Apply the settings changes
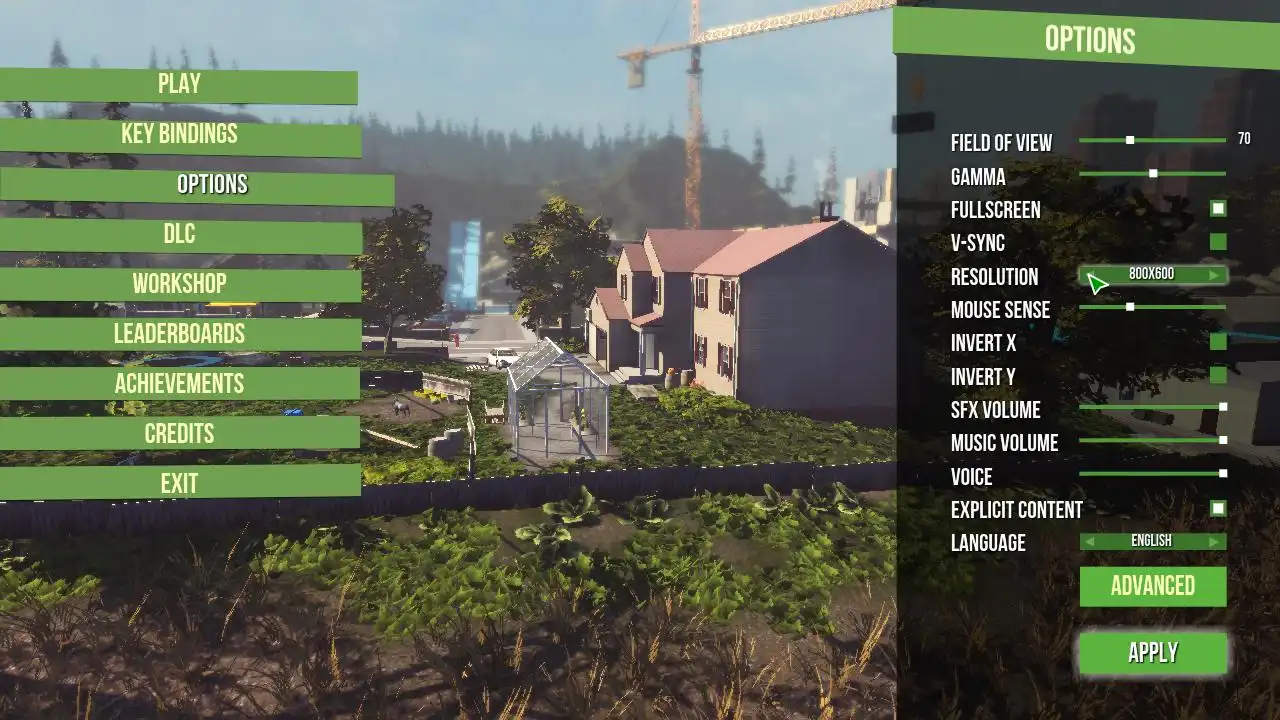1280x720 pixels. coord(1153,653)
